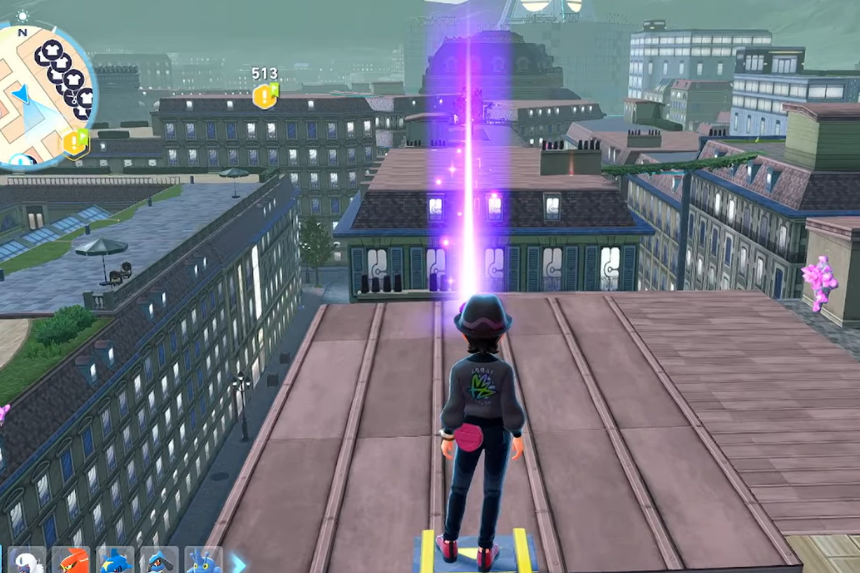Pick the blue shark Pokémon party slot
860x573 pixels.
115,561
